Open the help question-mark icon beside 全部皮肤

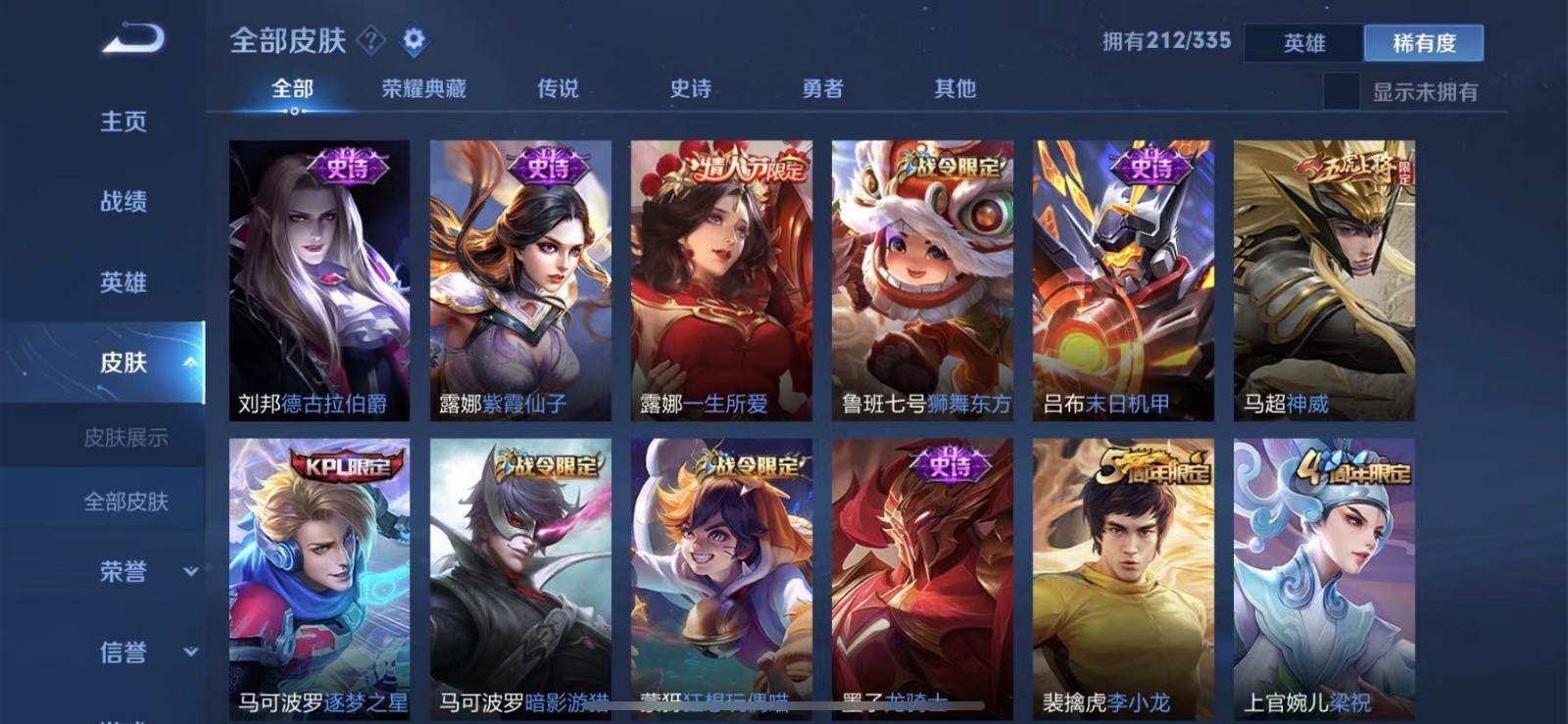(x=370, y=41)
